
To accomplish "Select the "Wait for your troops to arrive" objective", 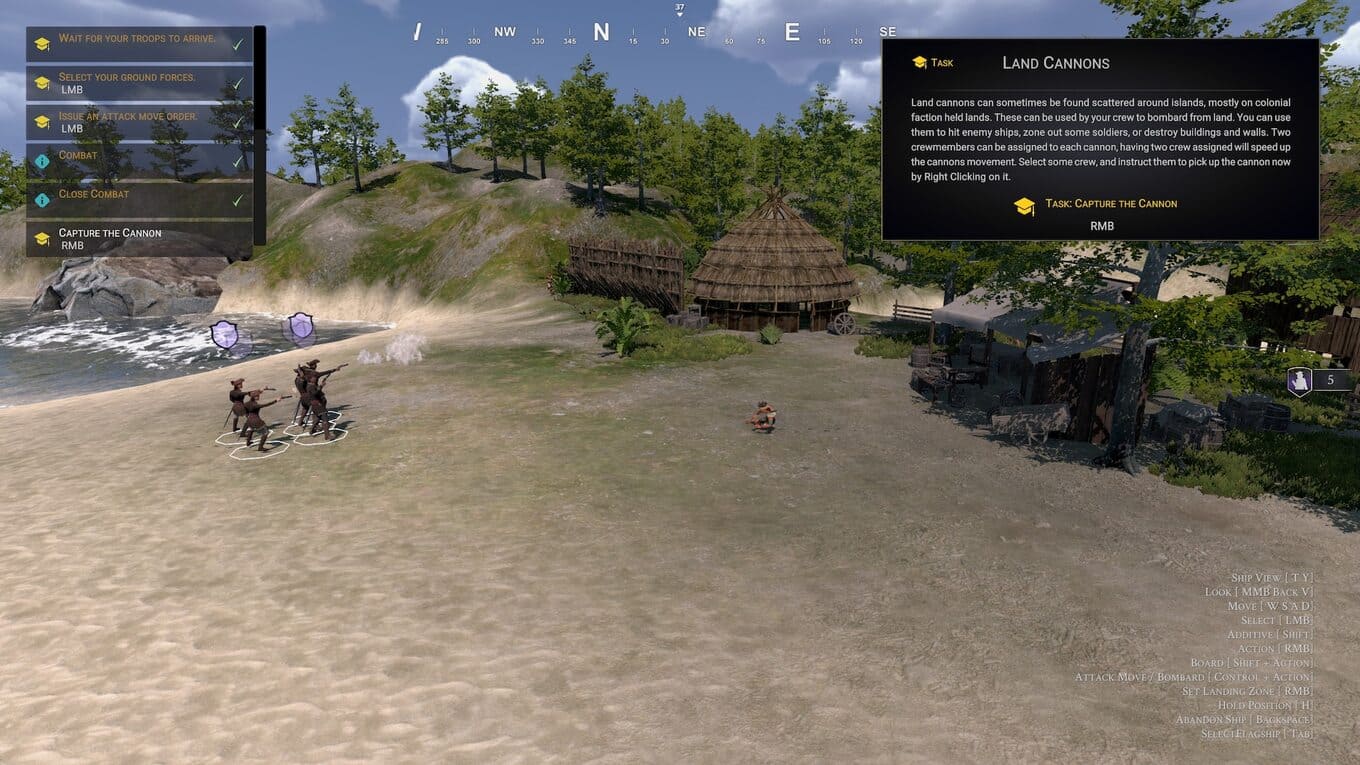I will coord(138,43).
